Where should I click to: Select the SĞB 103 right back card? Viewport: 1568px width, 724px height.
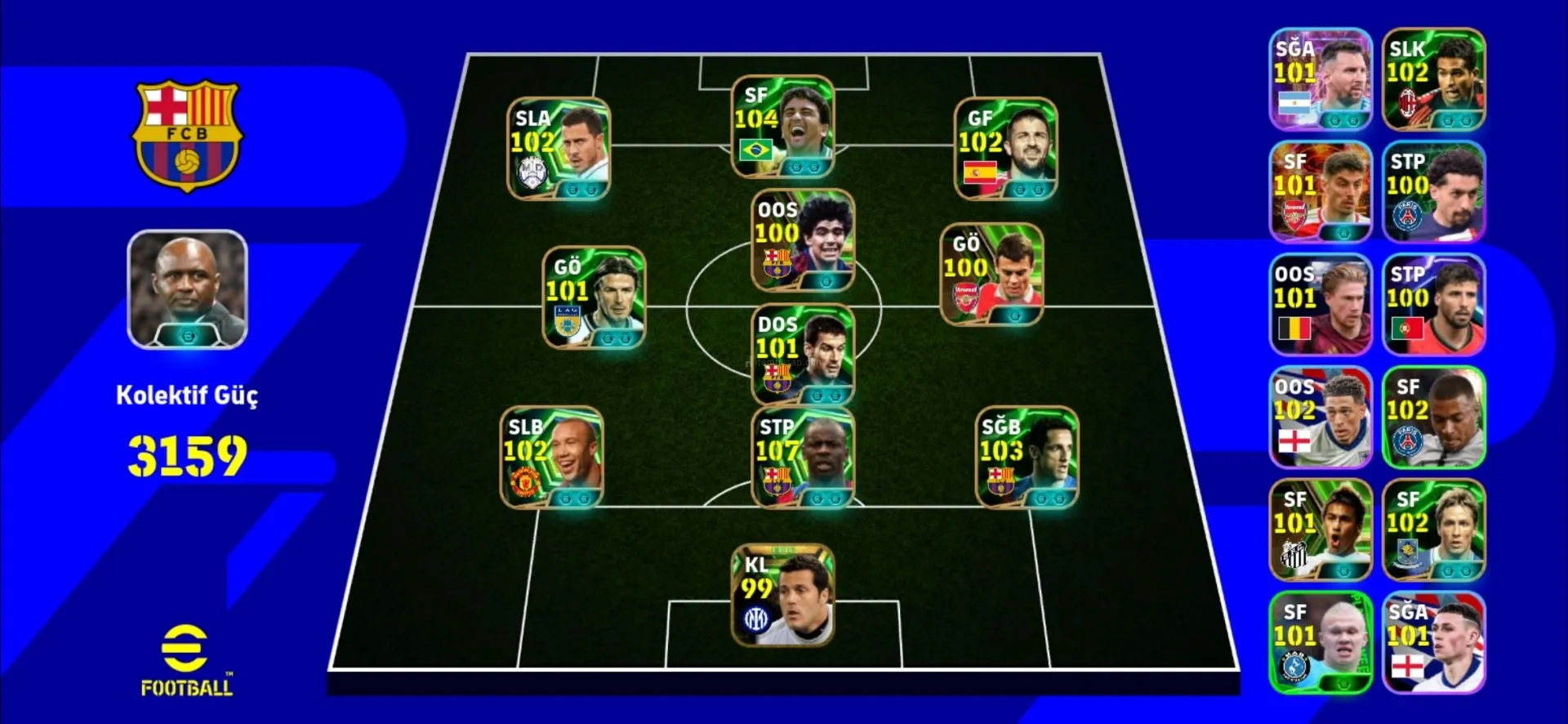tap(1027, 458)
